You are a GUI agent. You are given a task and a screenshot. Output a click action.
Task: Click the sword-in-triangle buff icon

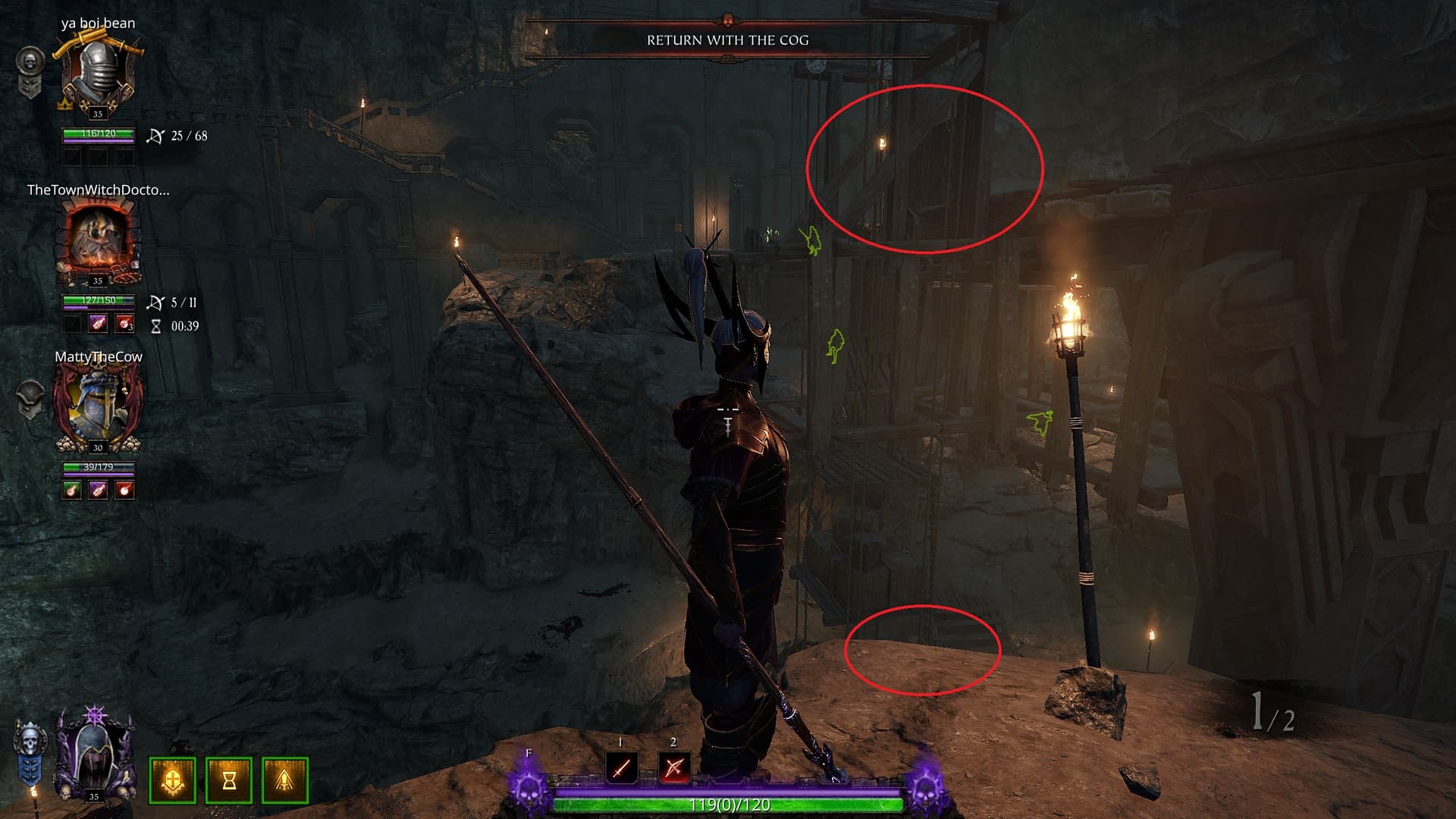click(x=285, y=780)
